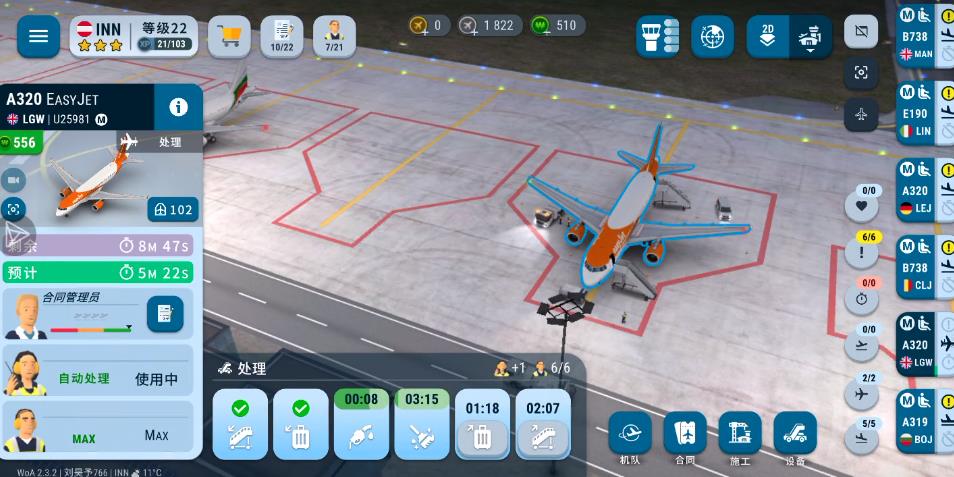Select the boarding stairs task timed 02:07
This screenshot has width=954, height=477.
tap(543, 424)
